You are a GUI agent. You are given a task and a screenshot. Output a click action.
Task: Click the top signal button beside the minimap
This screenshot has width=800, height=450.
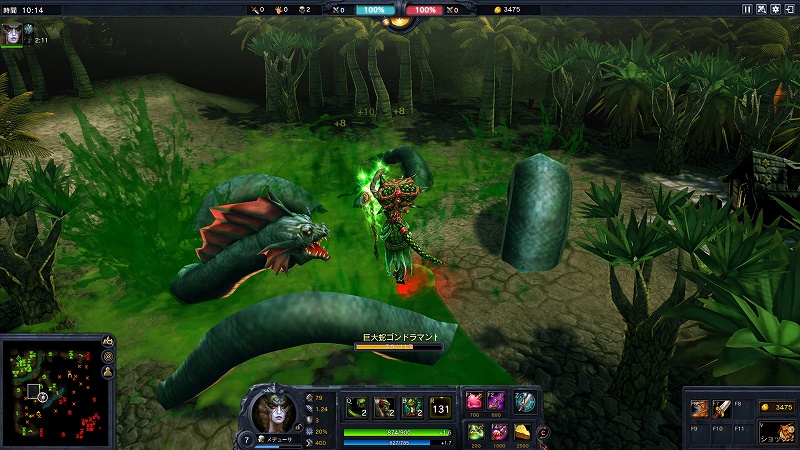108,342
